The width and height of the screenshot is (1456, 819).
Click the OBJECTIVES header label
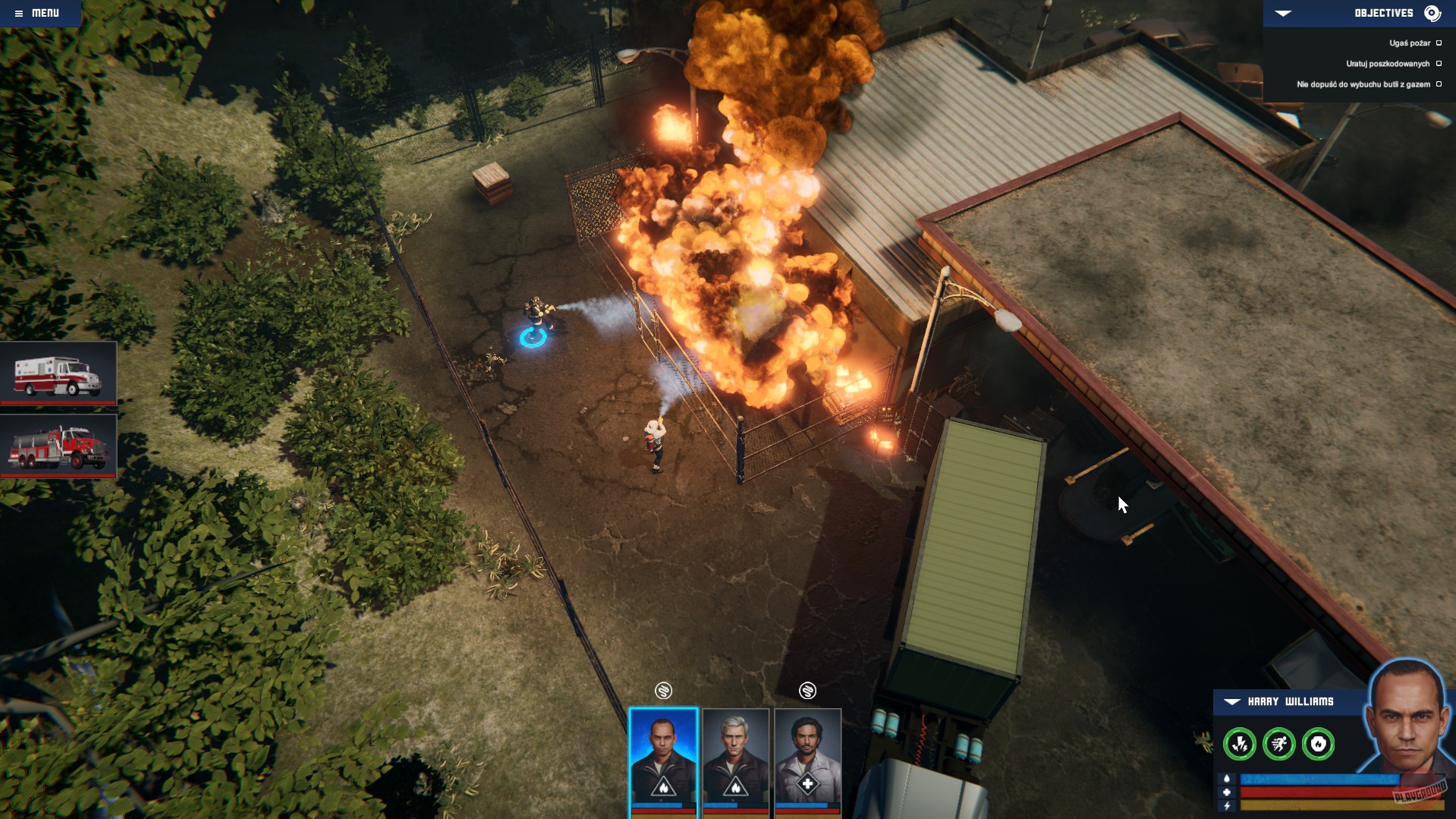[1382, 12]
